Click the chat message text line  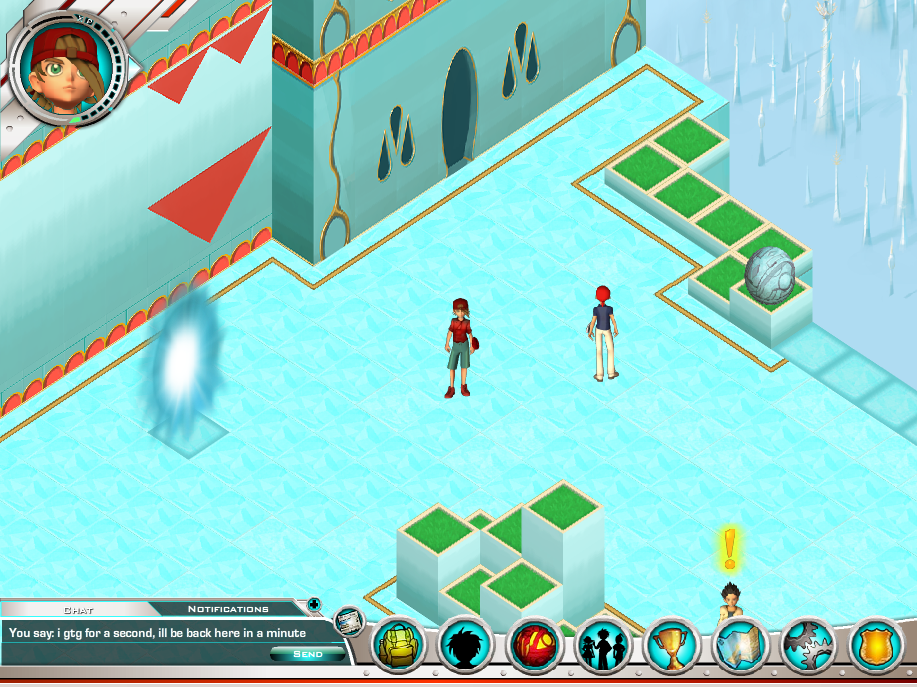point(157,633)
